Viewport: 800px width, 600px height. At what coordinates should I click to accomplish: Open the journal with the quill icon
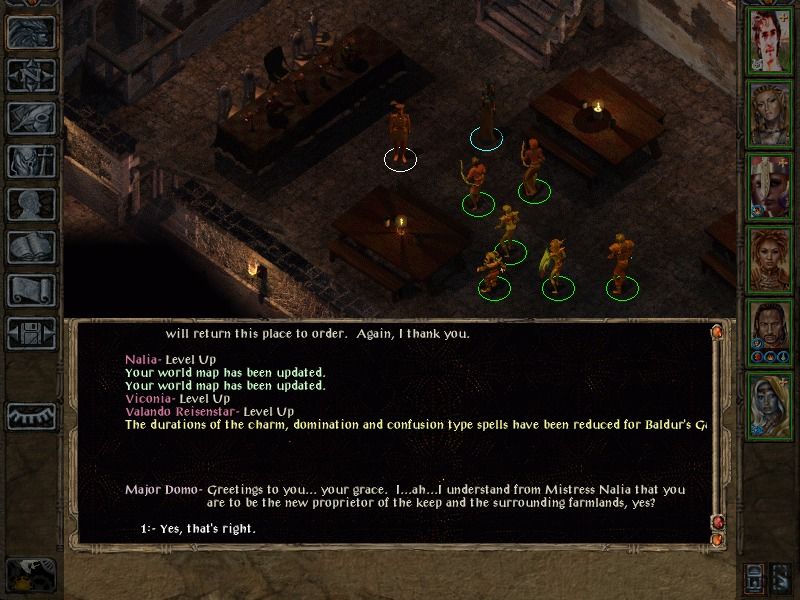pyautogui.click(x=31, y=118)
